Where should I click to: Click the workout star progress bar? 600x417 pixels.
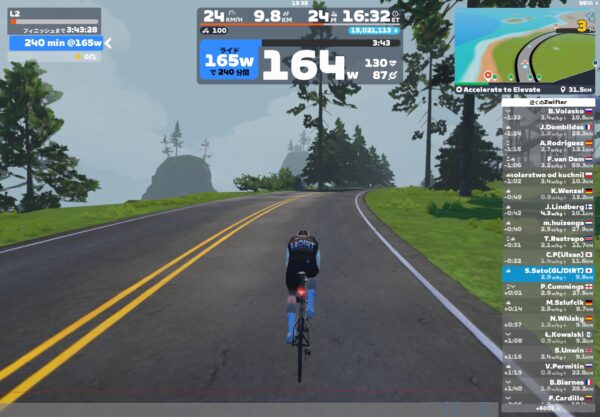point(55,57)
